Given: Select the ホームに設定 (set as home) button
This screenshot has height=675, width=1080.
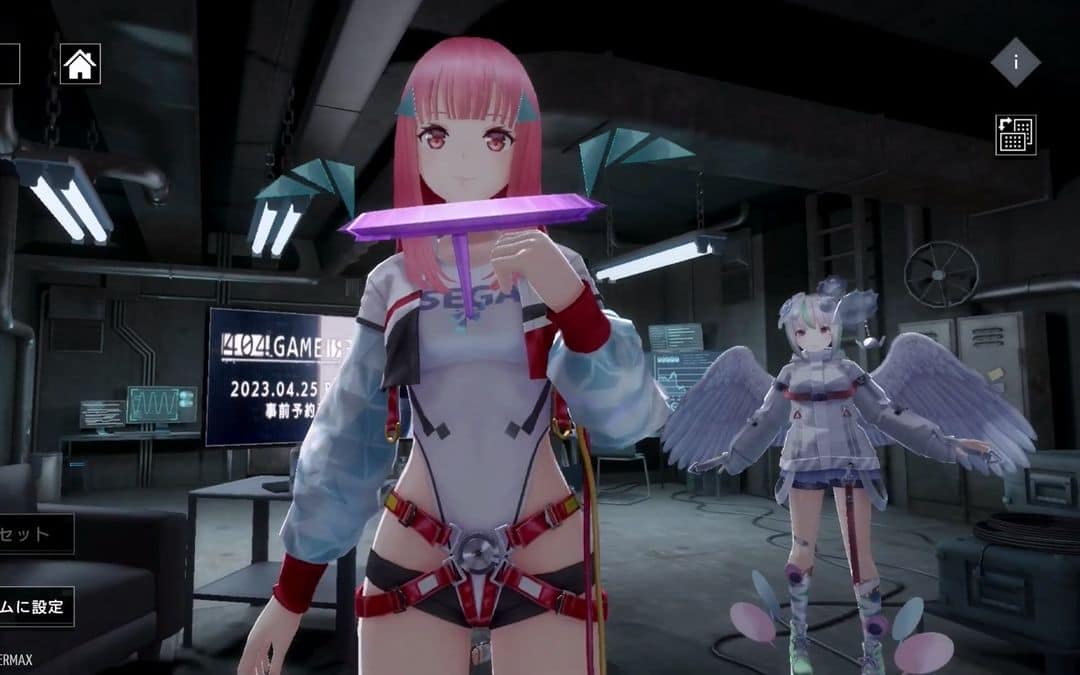Looking at the screenshot, I should click(x=36, y=607).
